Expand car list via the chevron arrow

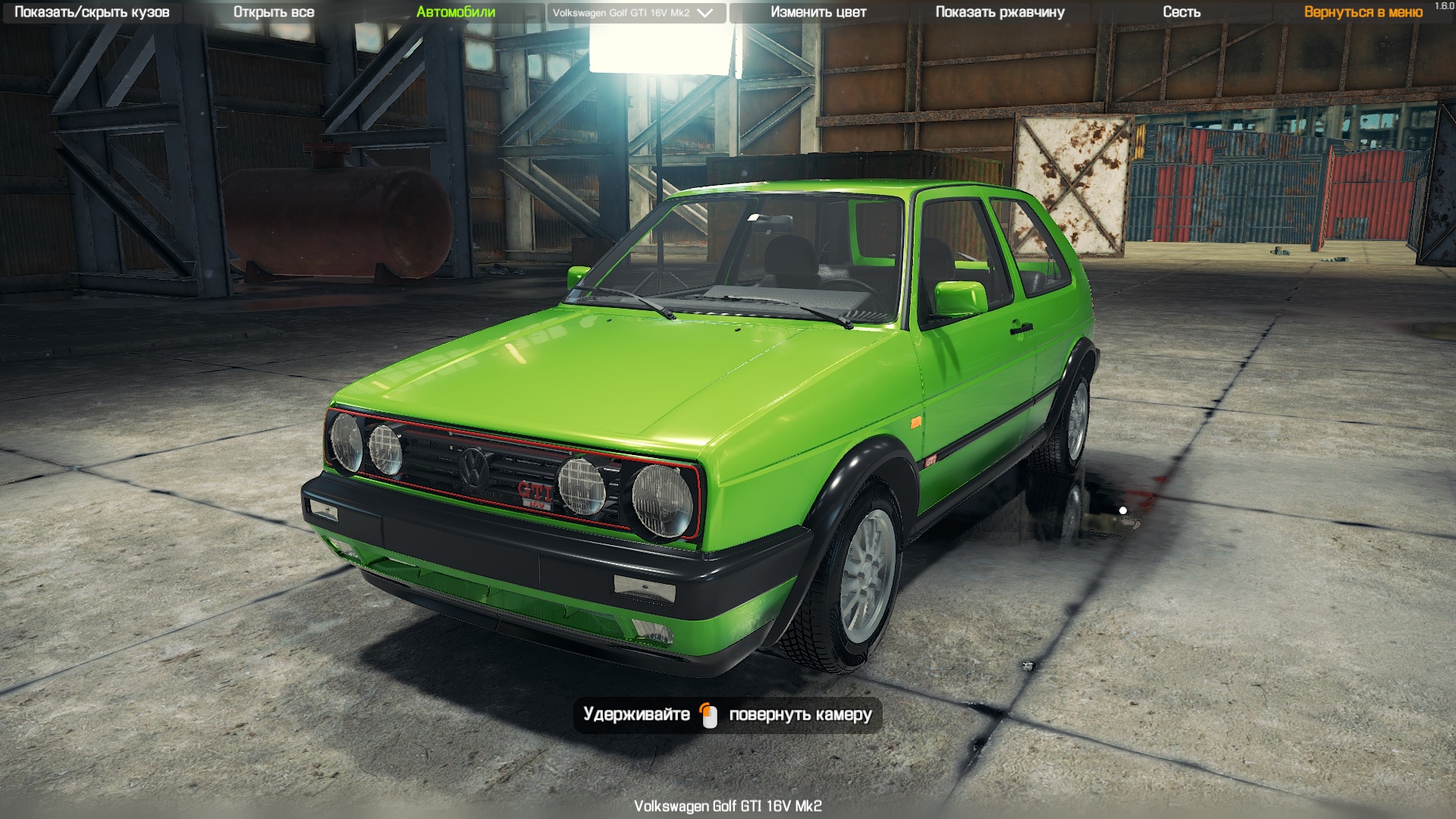pyautogui.click(x=704, y=12)
